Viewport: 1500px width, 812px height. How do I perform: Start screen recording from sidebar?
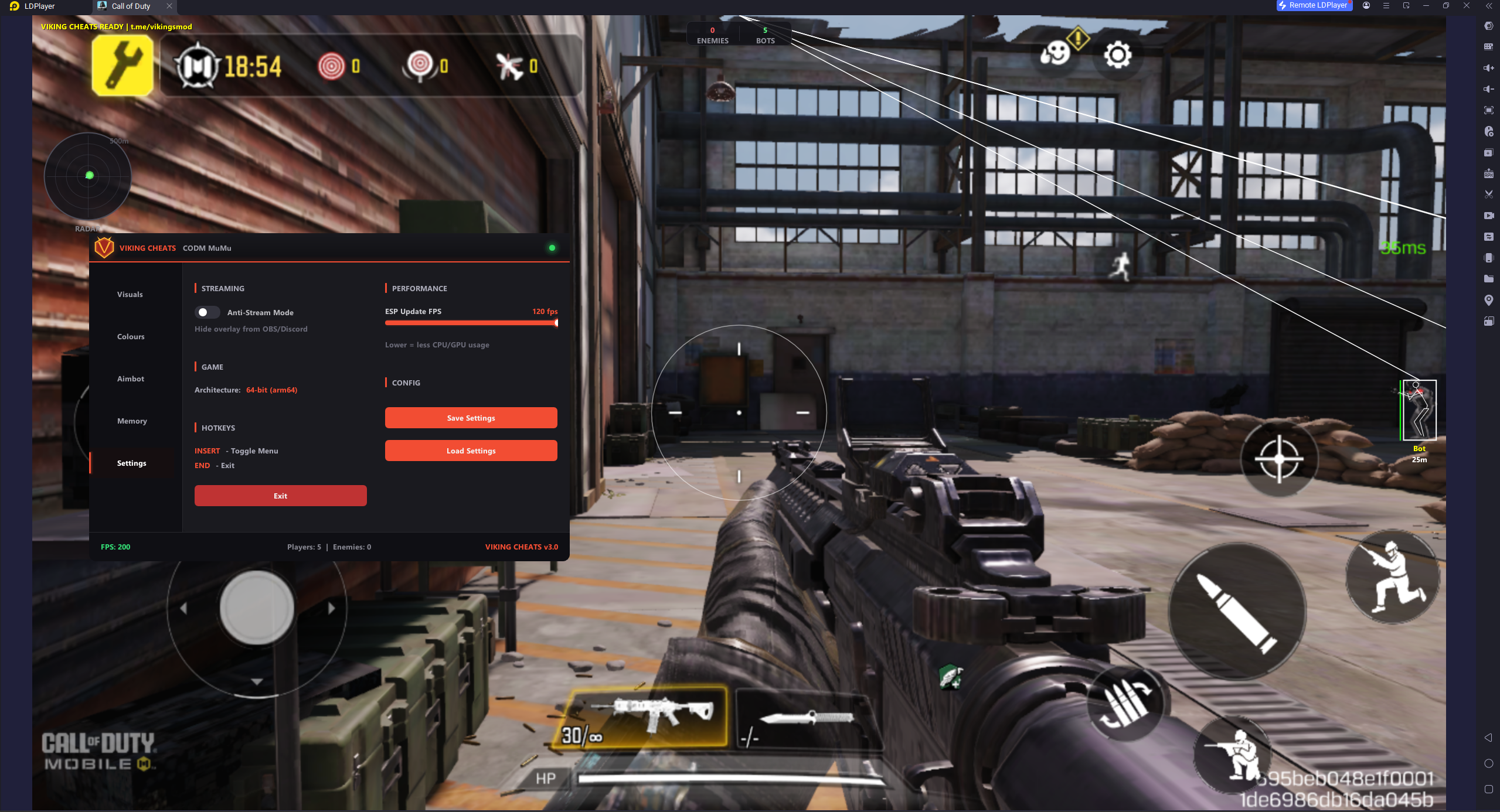pos(1489,215)
